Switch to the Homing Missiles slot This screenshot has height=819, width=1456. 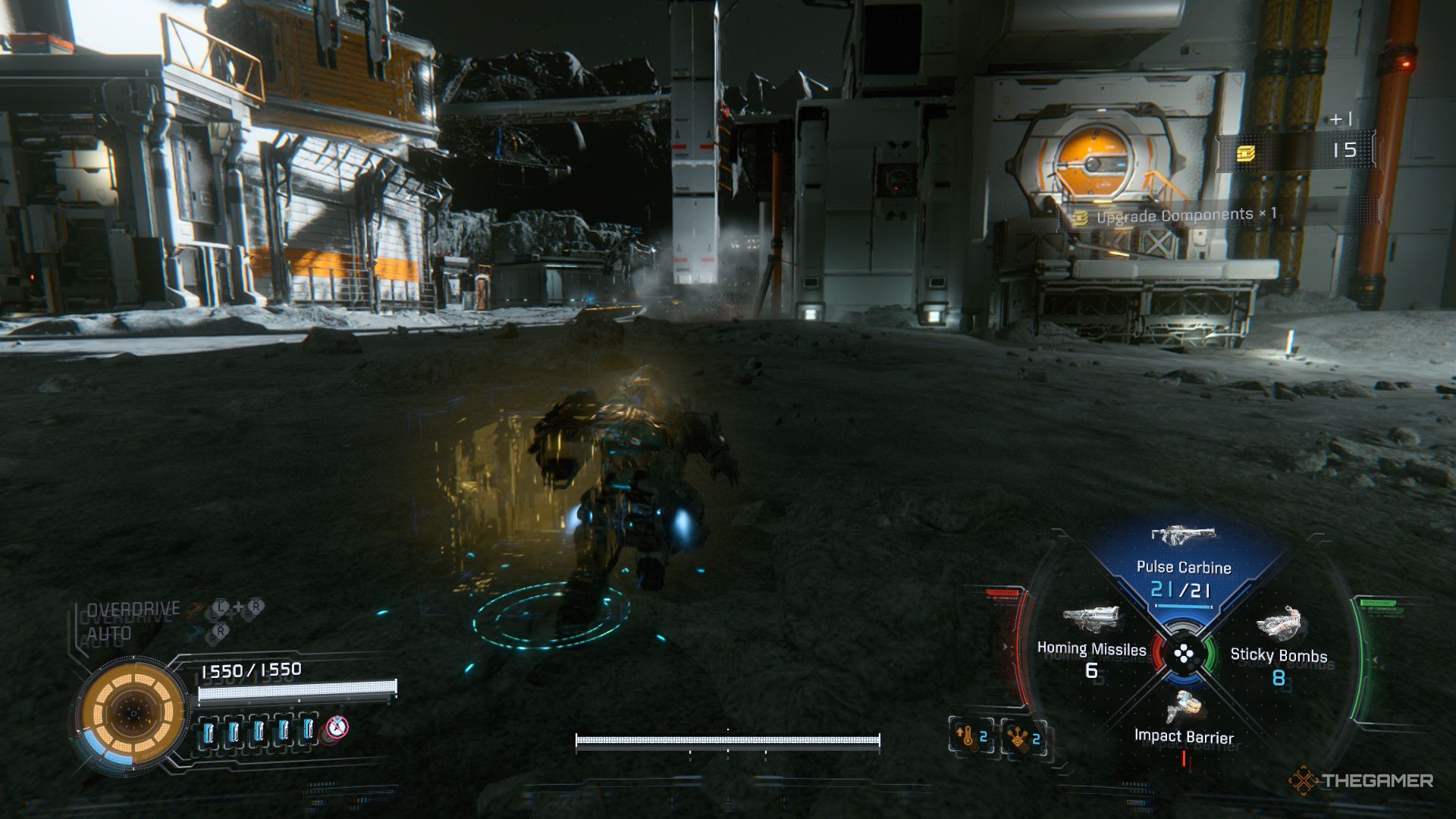1091,649
